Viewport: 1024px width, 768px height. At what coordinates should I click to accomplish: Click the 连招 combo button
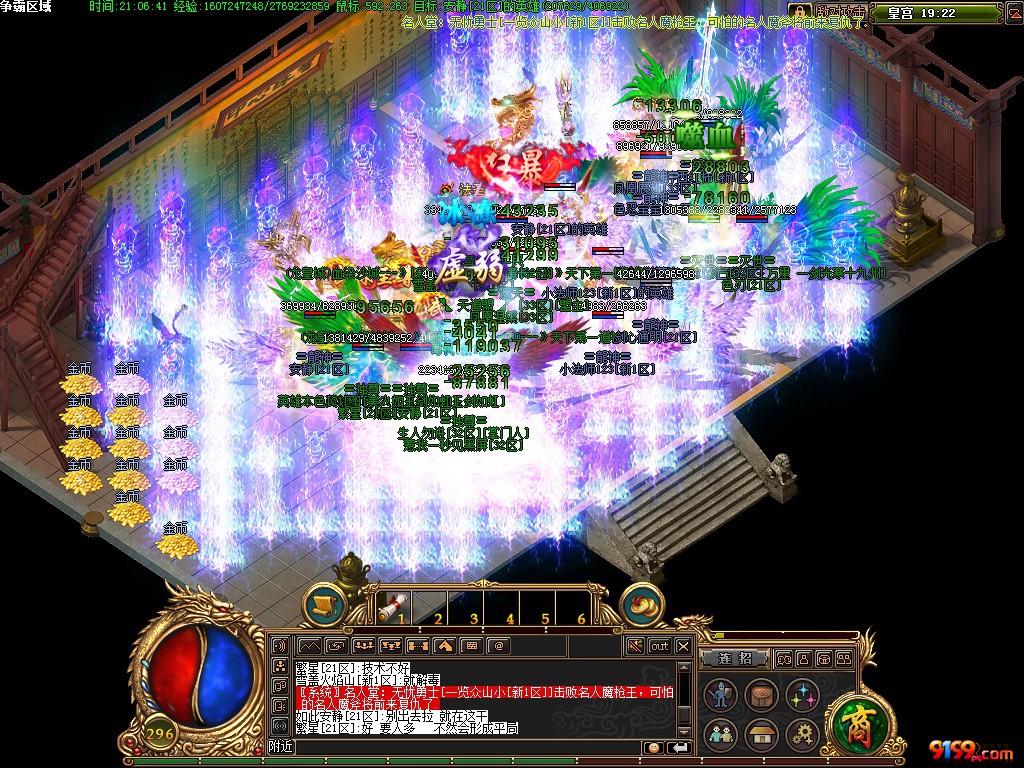coord(735,659)
